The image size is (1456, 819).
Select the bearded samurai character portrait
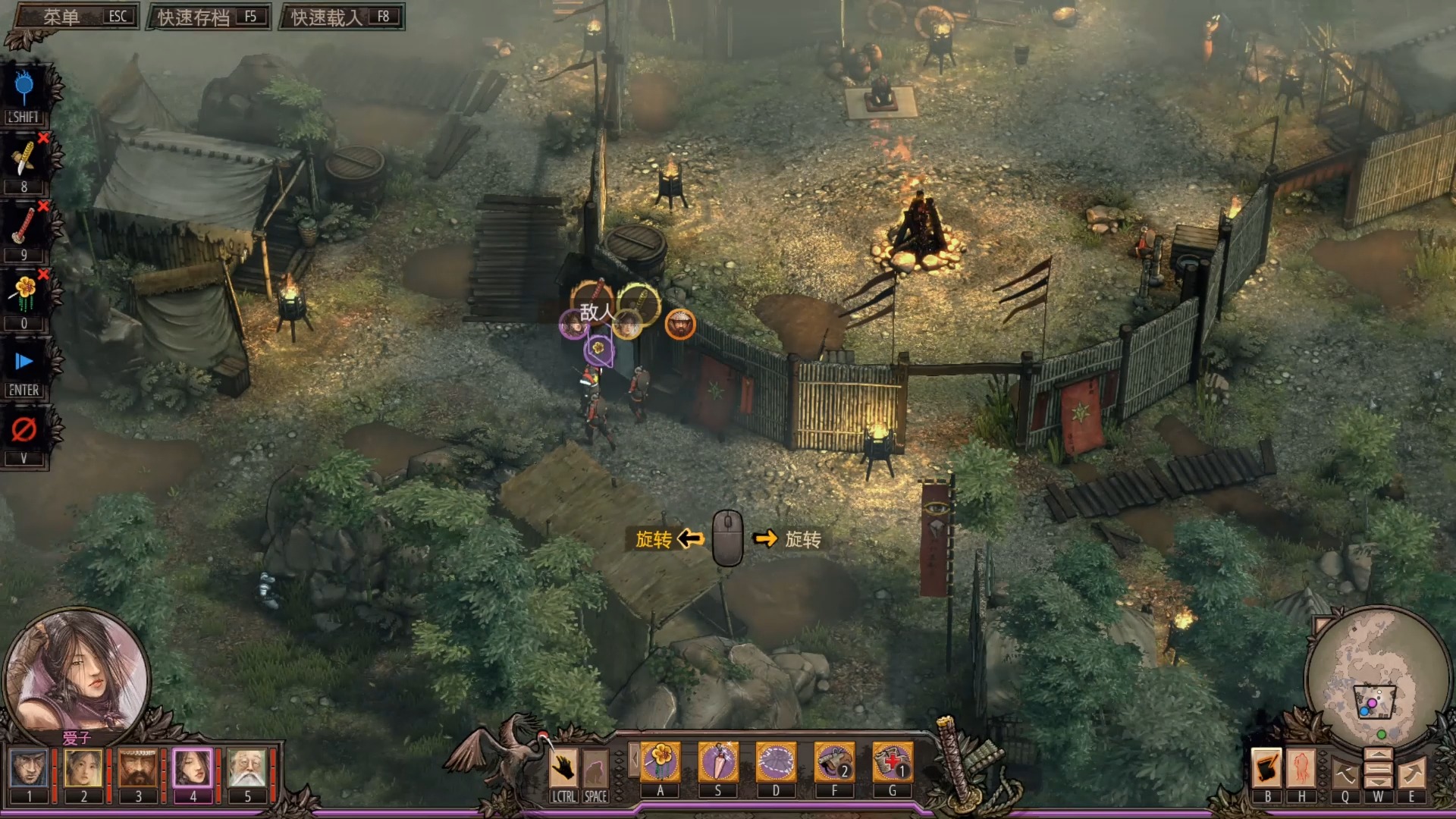click(x=138, y=768)
